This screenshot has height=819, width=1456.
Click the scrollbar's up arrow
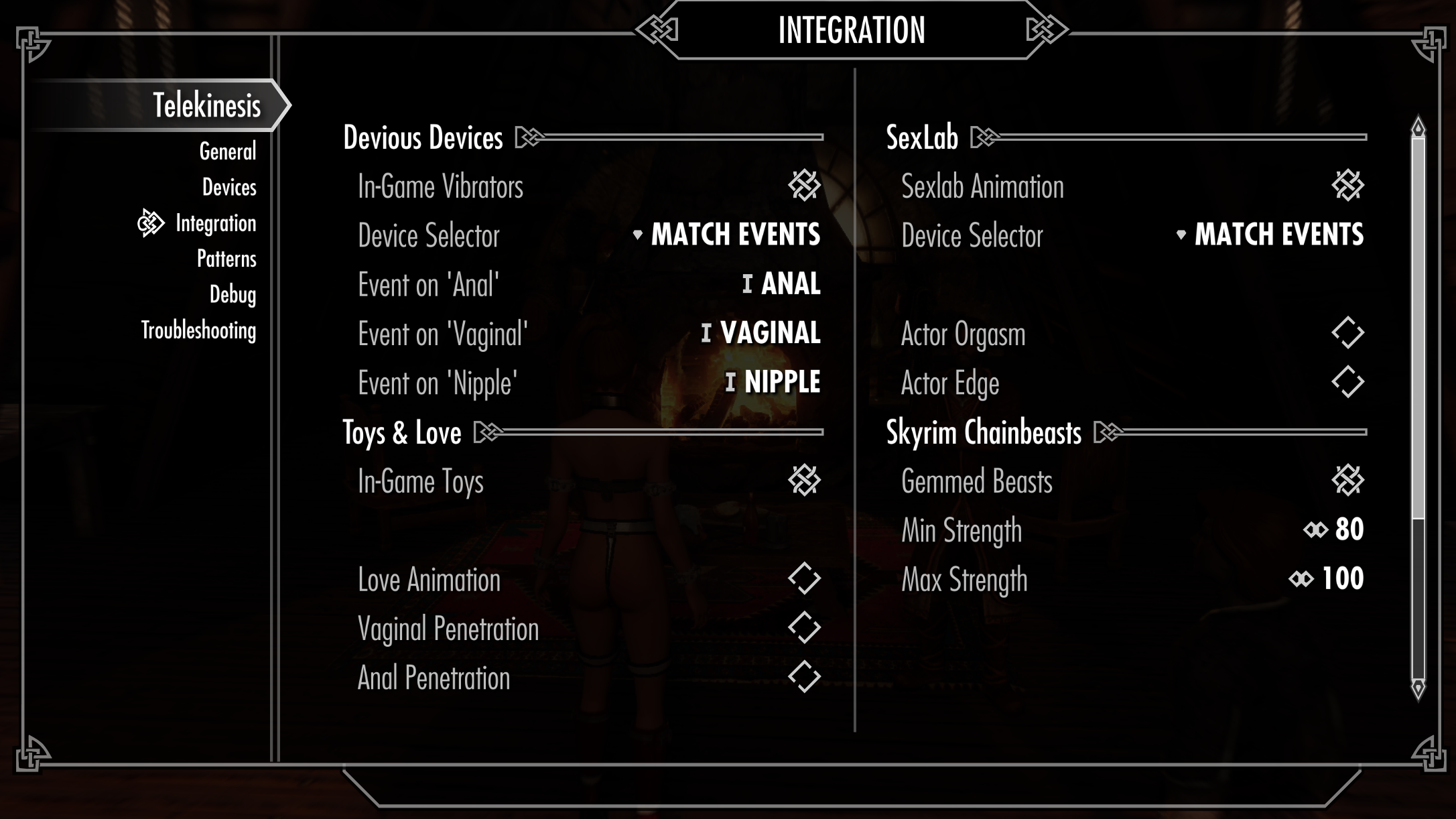pos(1418,127)
